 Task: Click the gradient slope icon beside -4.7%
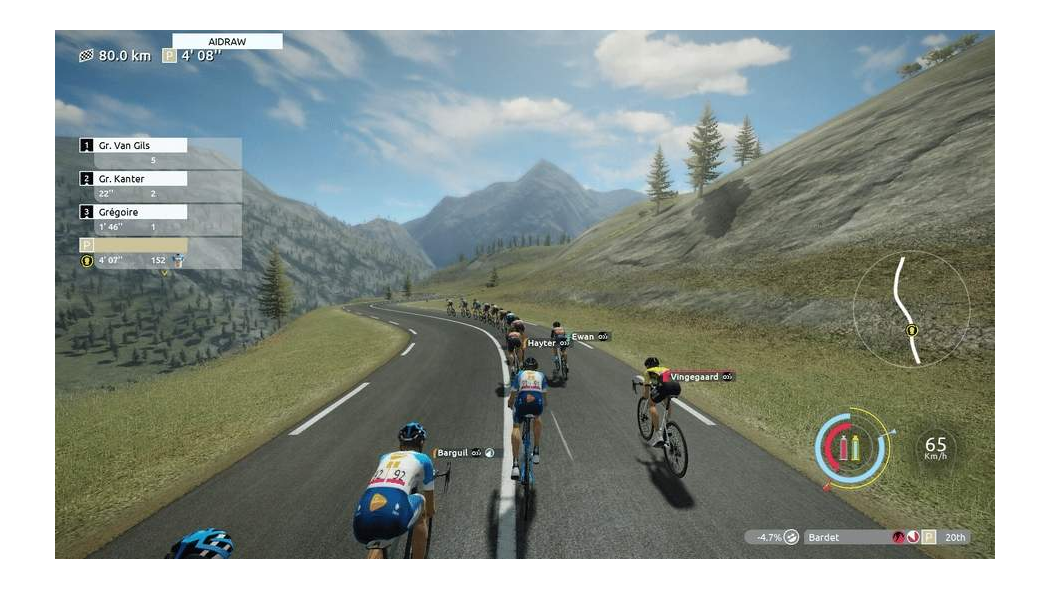791,537
